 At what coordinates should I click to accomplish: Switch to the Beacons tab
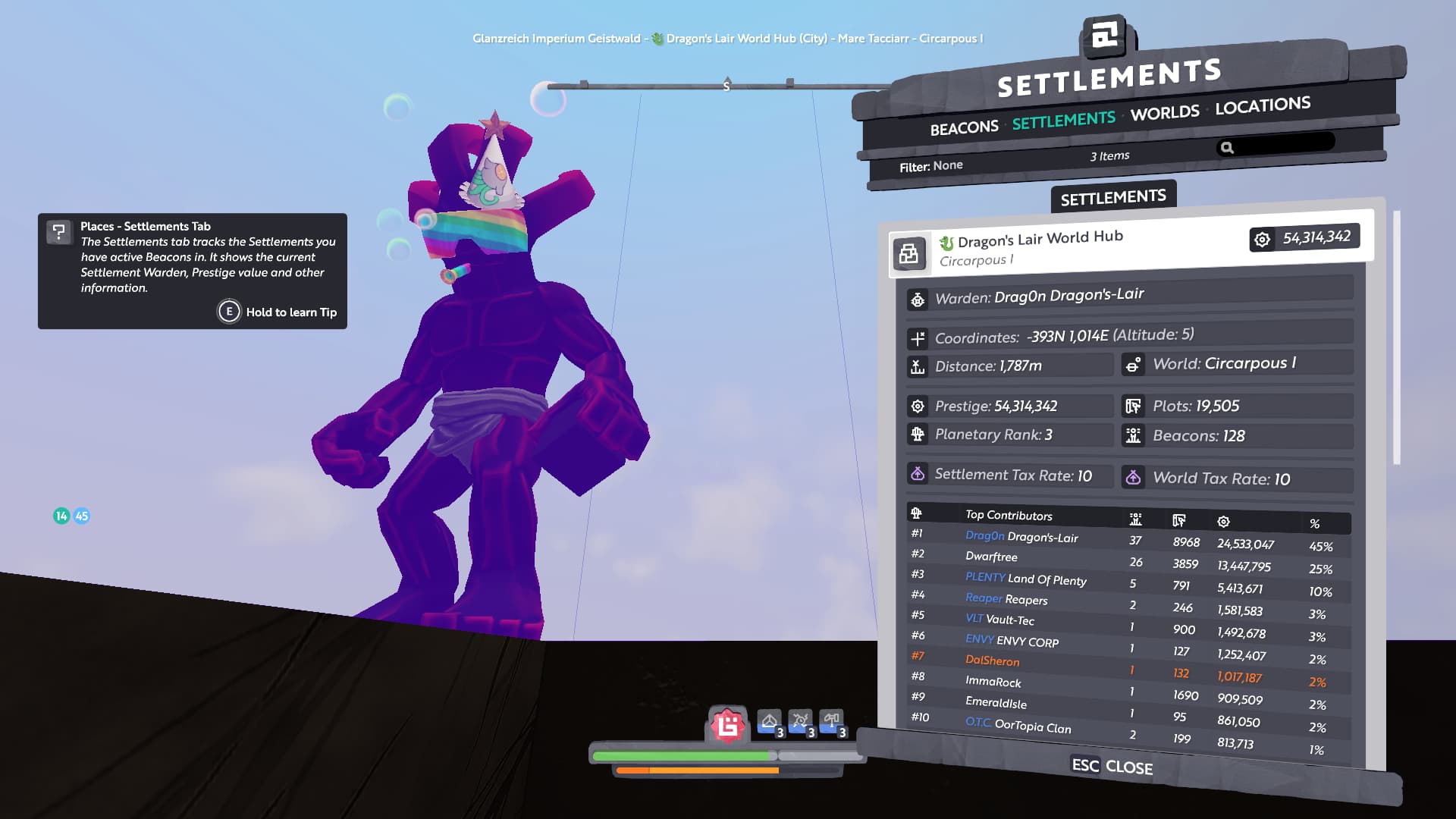pos(964,127)
